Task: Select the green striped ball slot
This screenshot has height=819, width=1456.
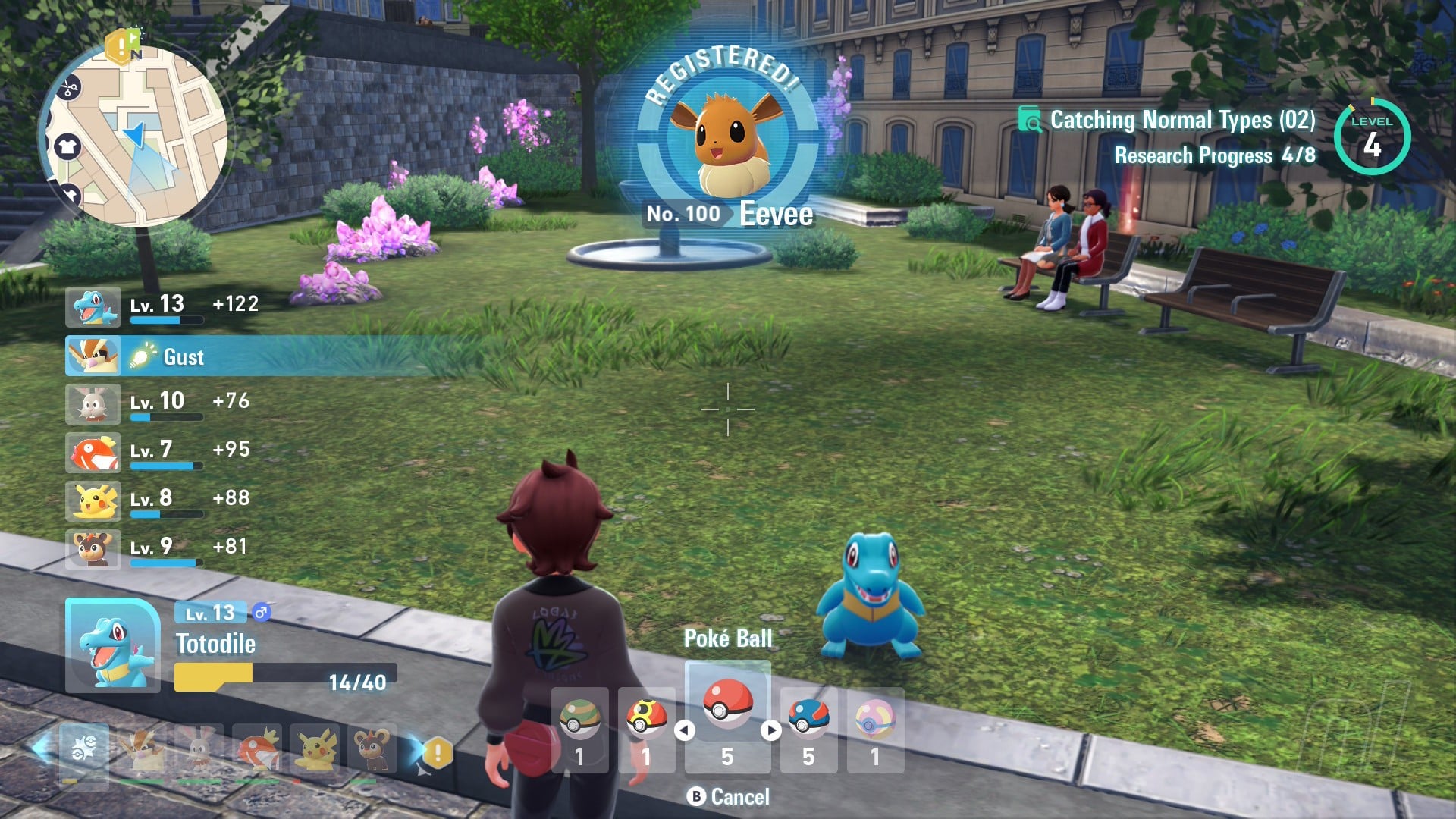Action: (x=579, y=730)
